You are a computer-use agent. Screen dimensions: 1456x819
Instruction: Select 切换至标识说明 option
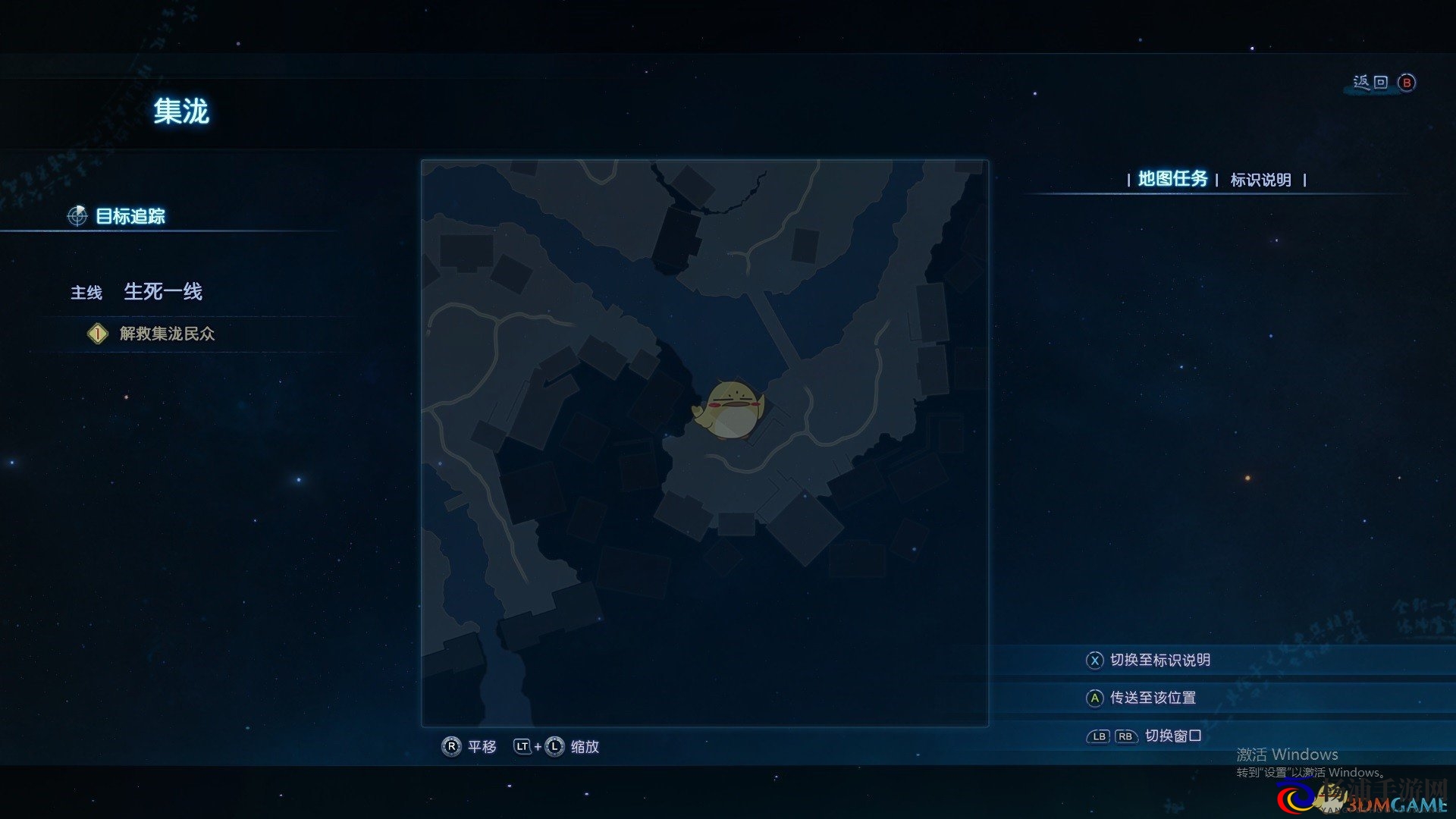[1159, 661]
